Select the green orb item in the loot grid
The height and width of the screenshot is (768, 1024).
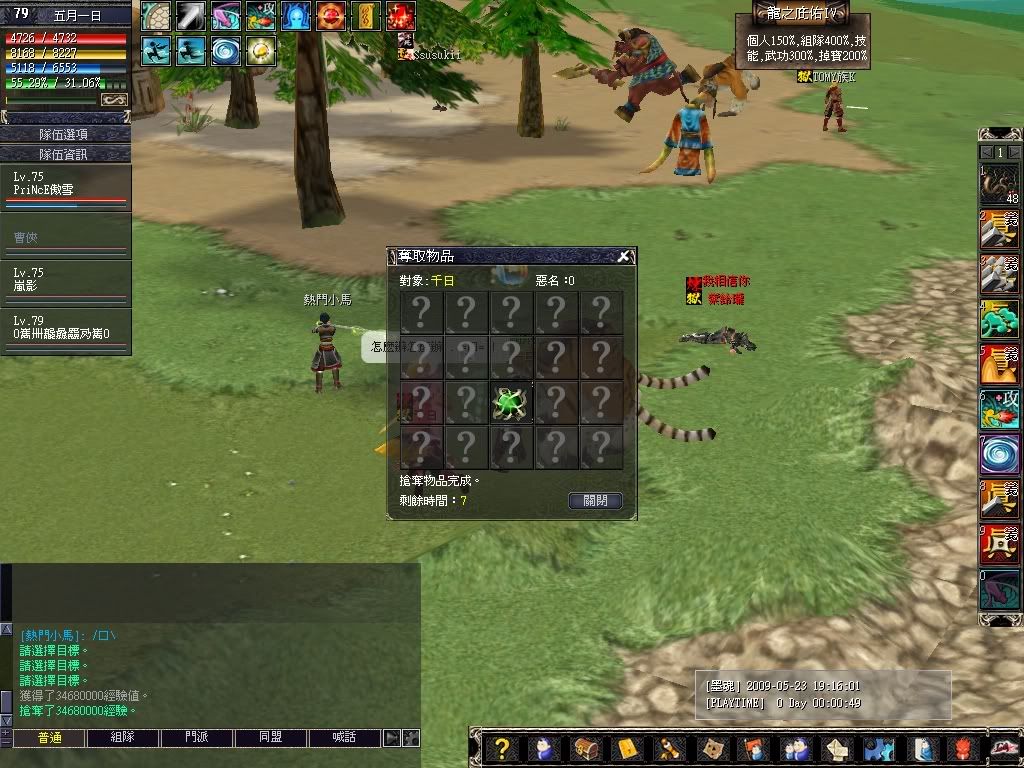coord(511,403)
